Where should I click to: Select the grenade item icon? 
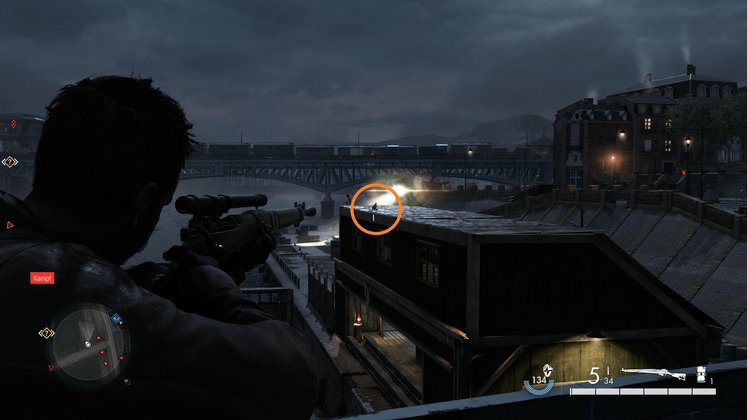[701, 373]
